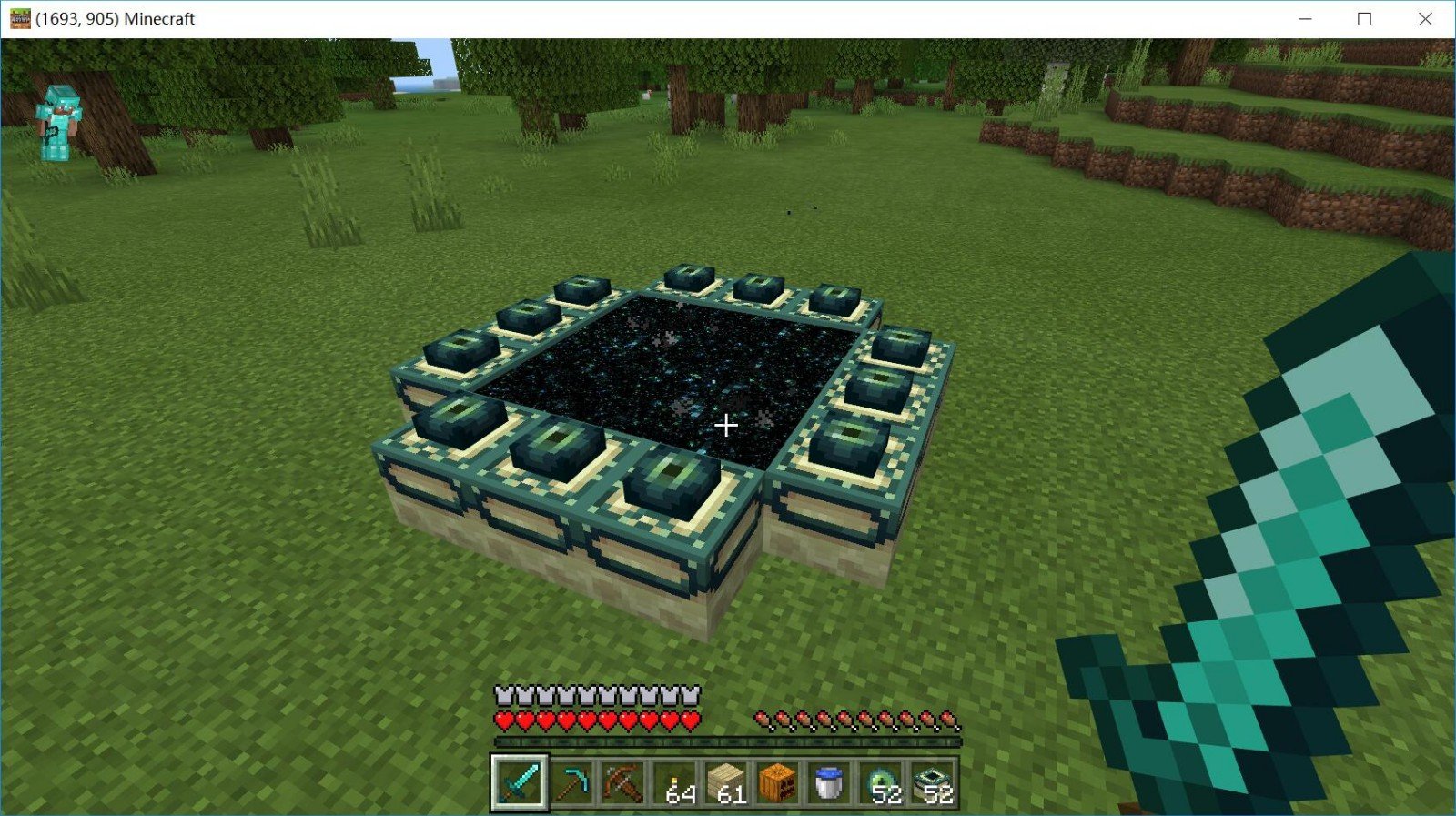Select the wooden planks stack

(727, 782)
